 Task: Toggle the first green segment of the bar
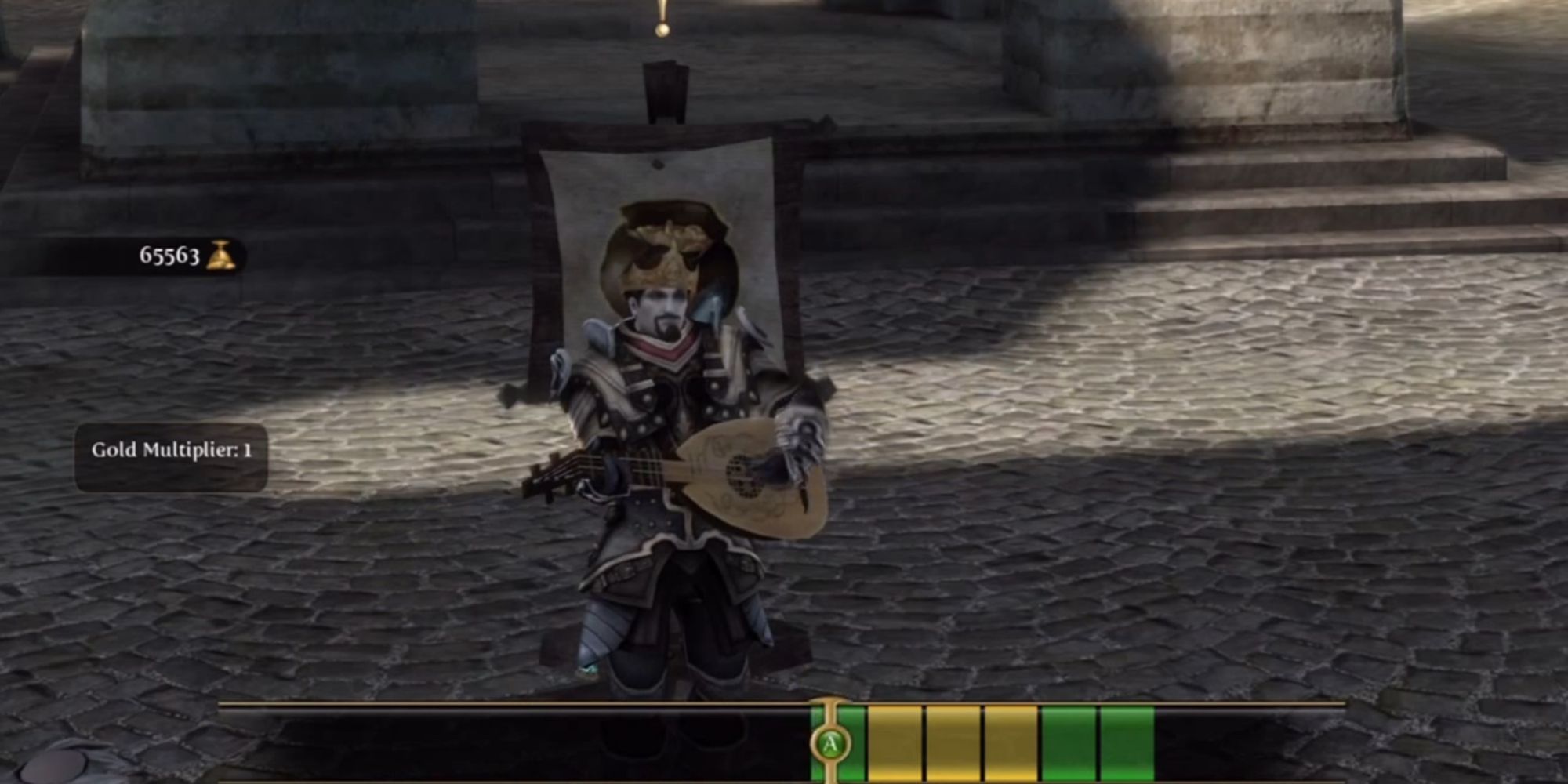click(x=851, y=741)
